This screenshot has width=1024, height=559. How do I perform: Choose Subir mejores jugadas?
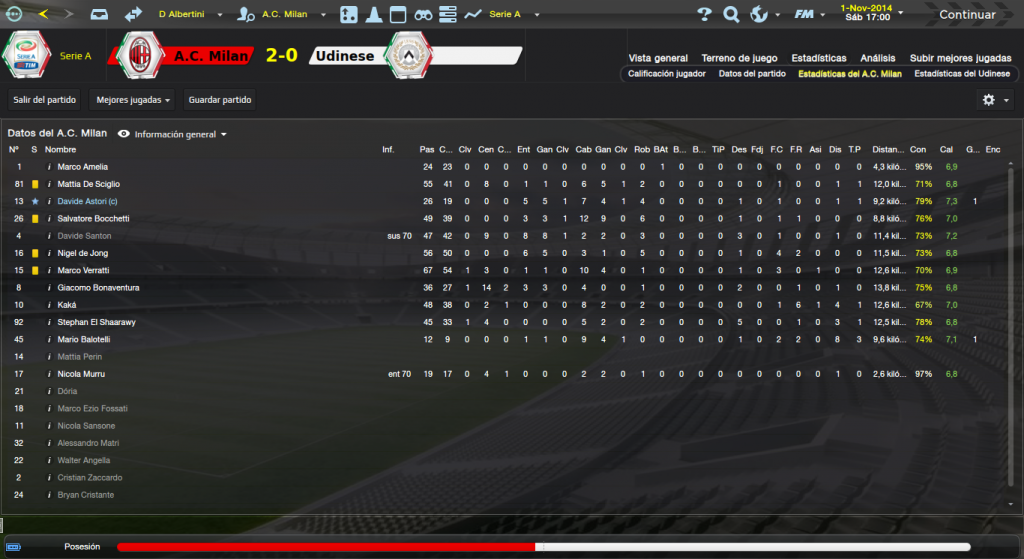tap(960, 58)
